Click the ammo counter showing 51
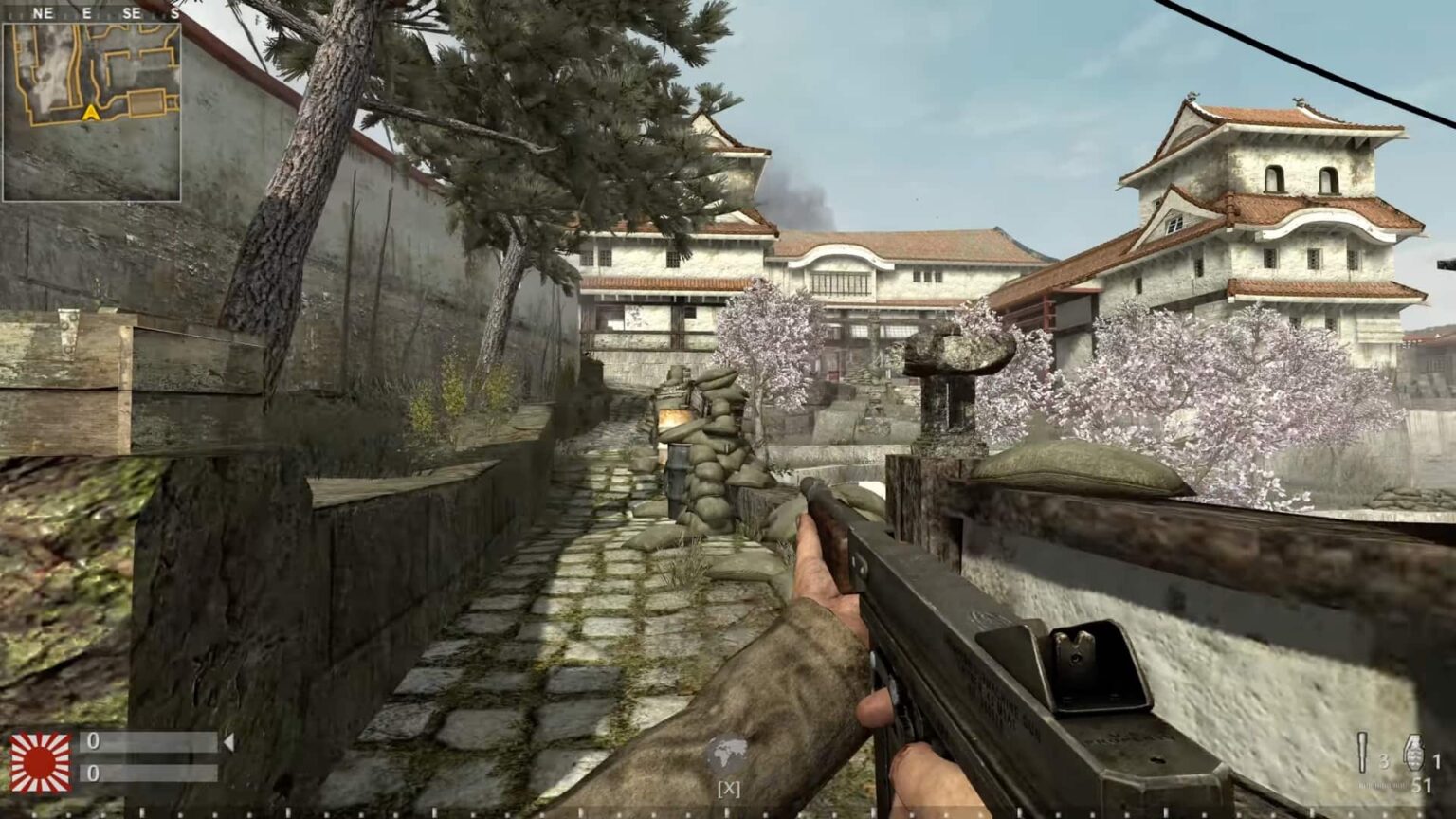Screen dimensions: 1456x819 pos(1422,785)
